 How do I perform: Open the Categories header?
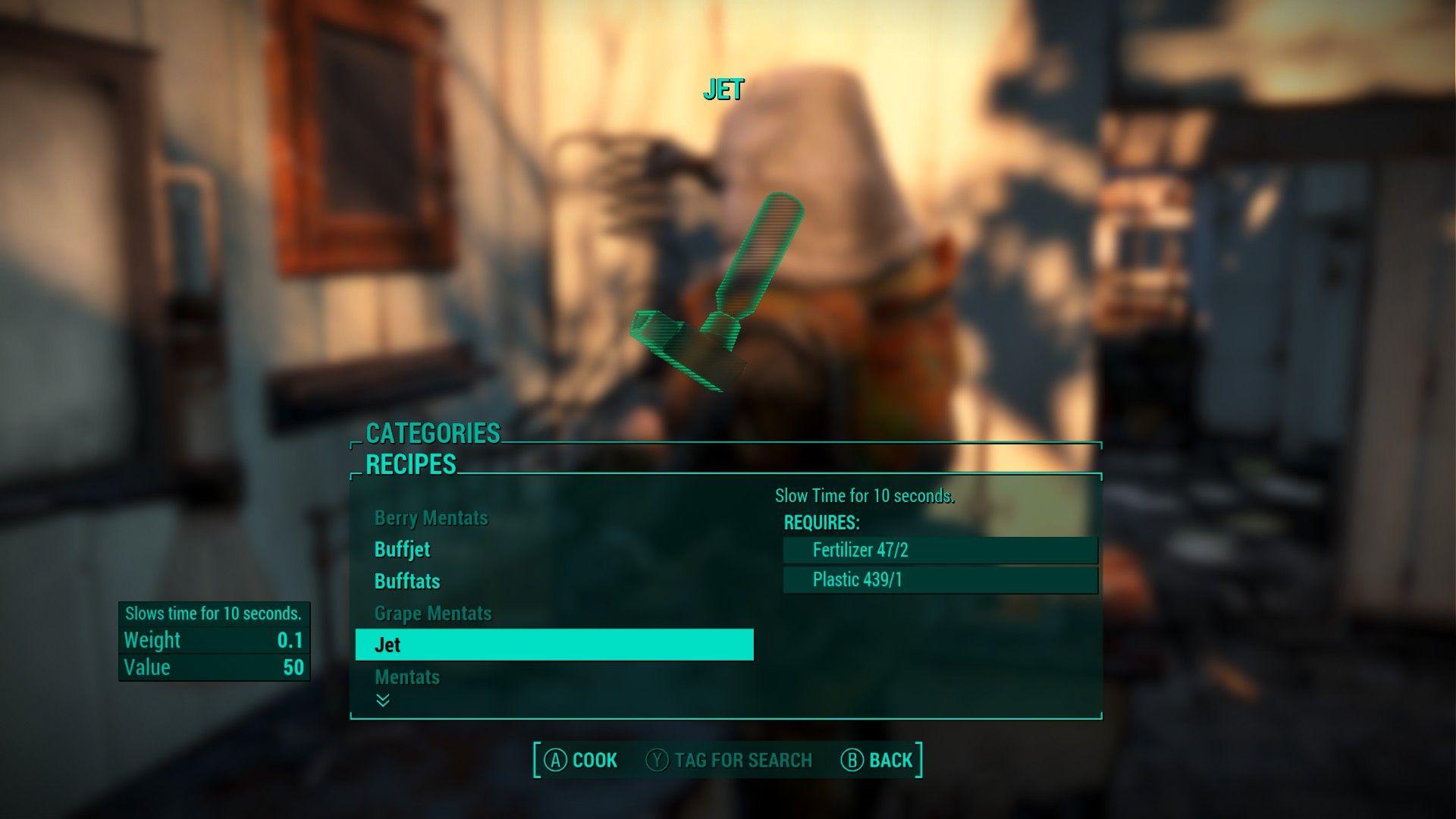433,433
